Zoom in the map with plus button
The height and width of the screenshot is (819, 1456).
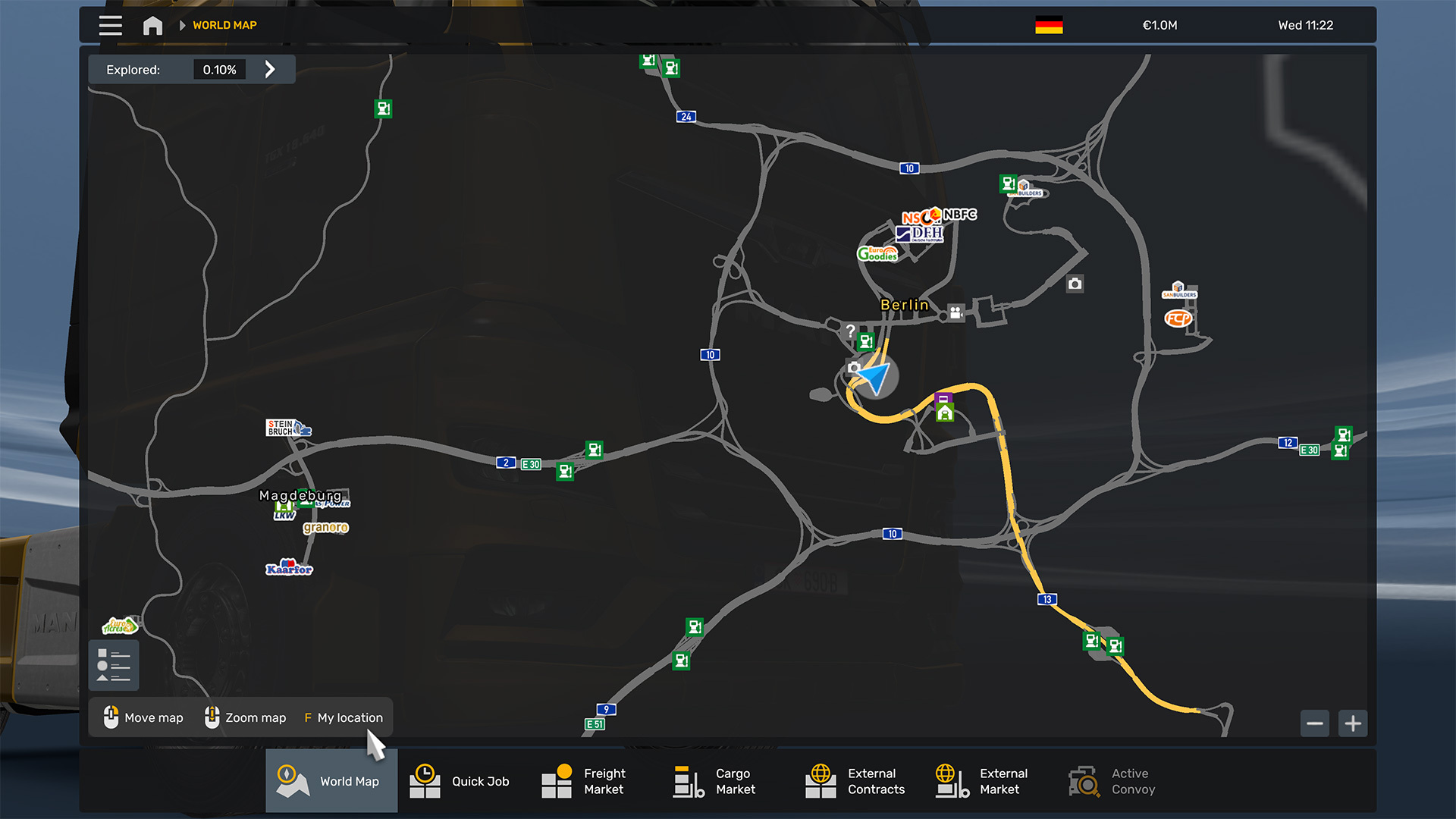pos(1353,723)
